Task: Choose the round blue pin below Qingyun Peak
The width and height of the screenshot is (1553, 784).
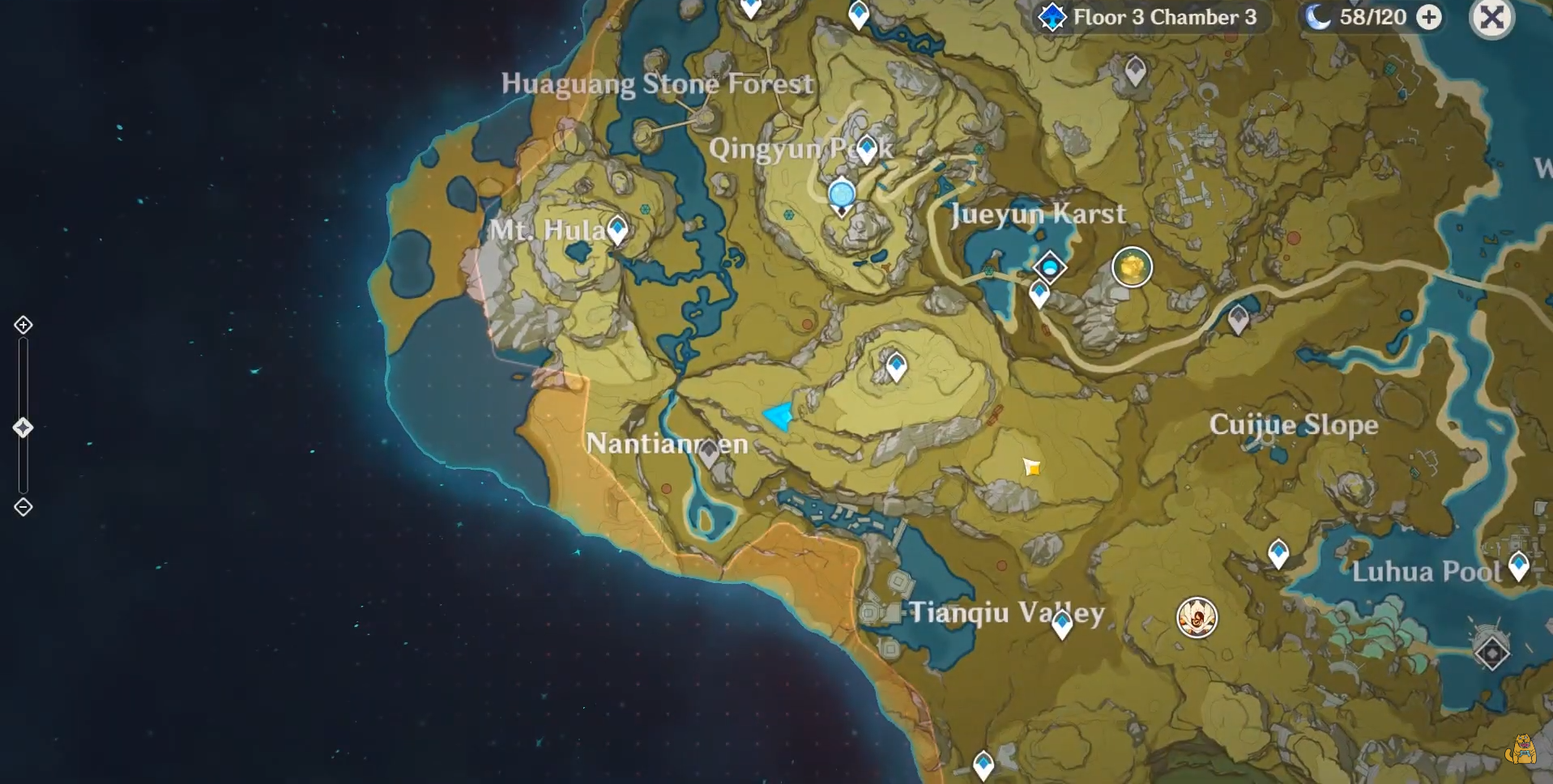Action: (x=842, y=194)
